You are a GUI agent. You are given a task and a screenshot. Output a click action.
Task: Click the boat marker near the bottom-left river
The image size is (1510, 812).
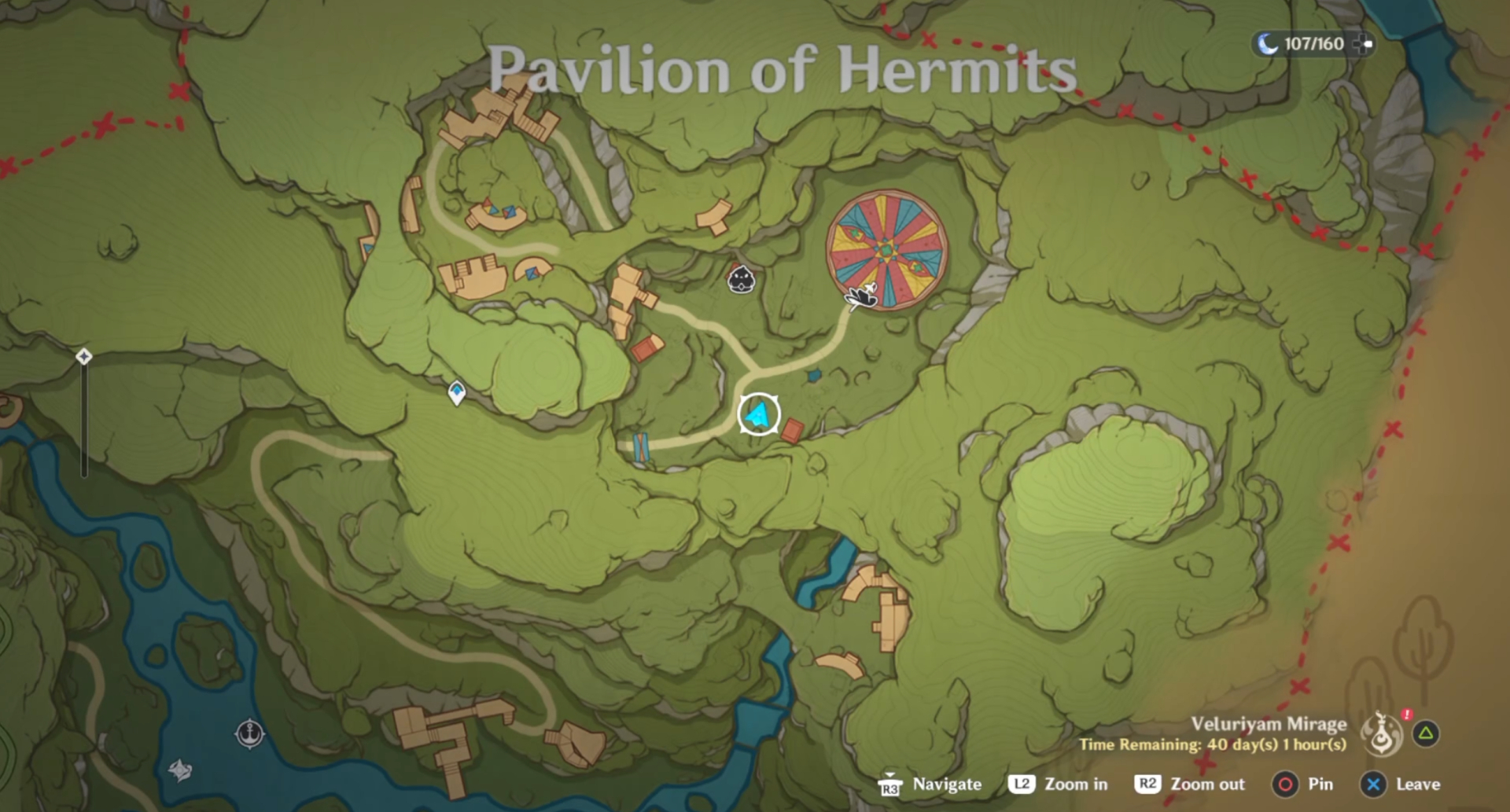181,771
